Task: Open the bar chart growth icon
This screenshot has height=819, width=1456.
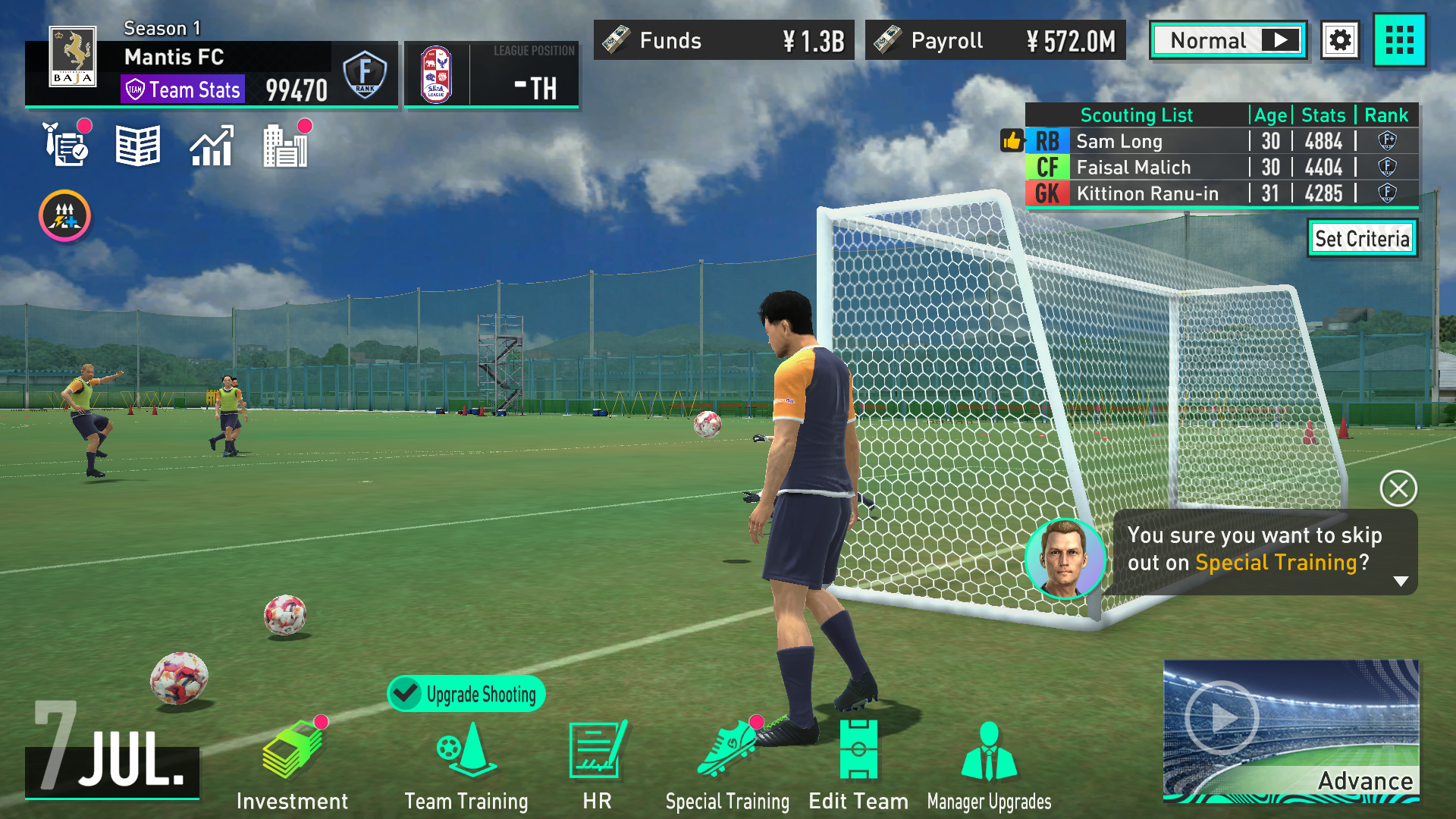Action: point(211,146)
